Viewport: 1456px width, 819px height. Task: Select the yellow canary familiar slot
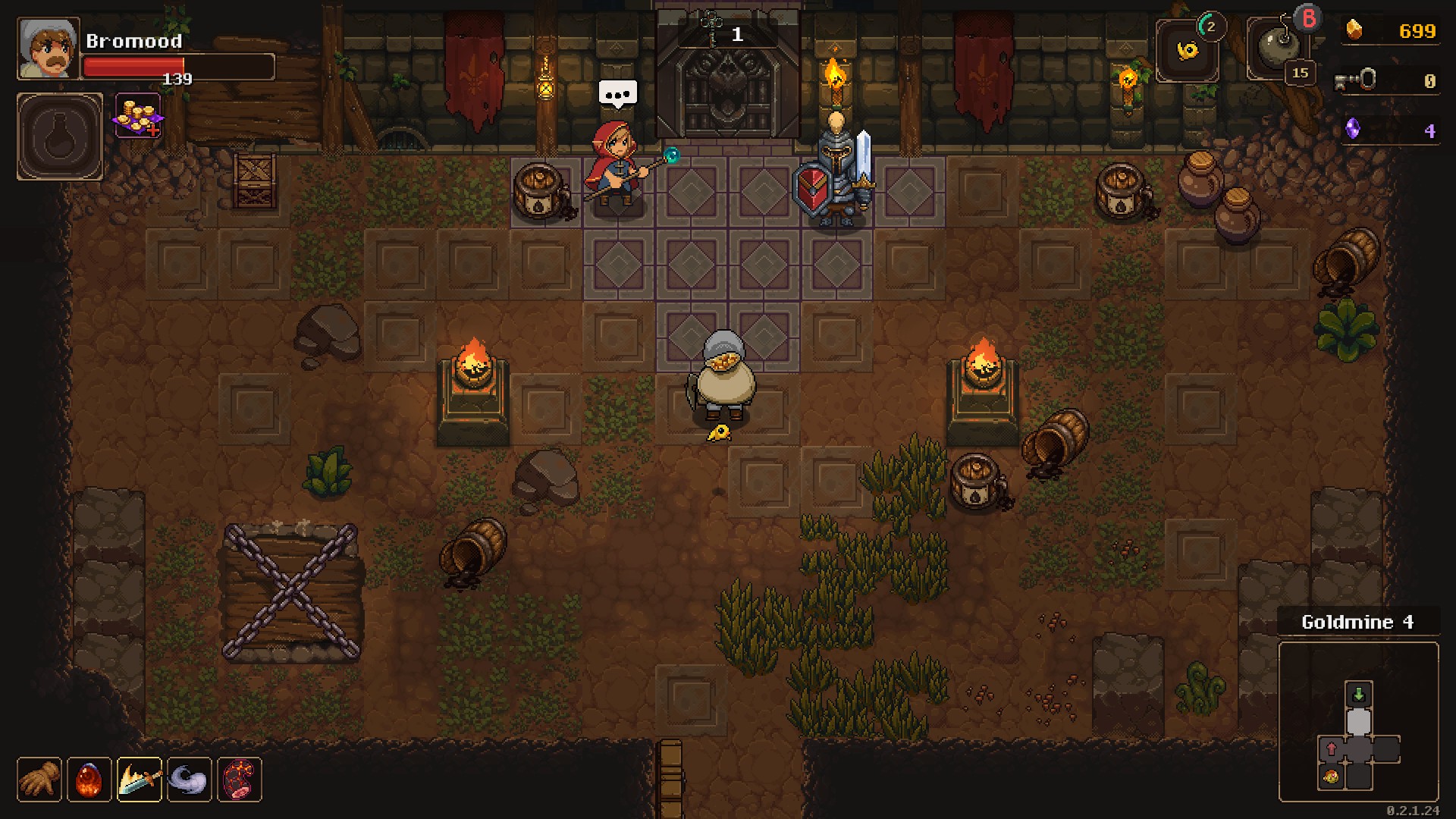[x=1187, y=51]
